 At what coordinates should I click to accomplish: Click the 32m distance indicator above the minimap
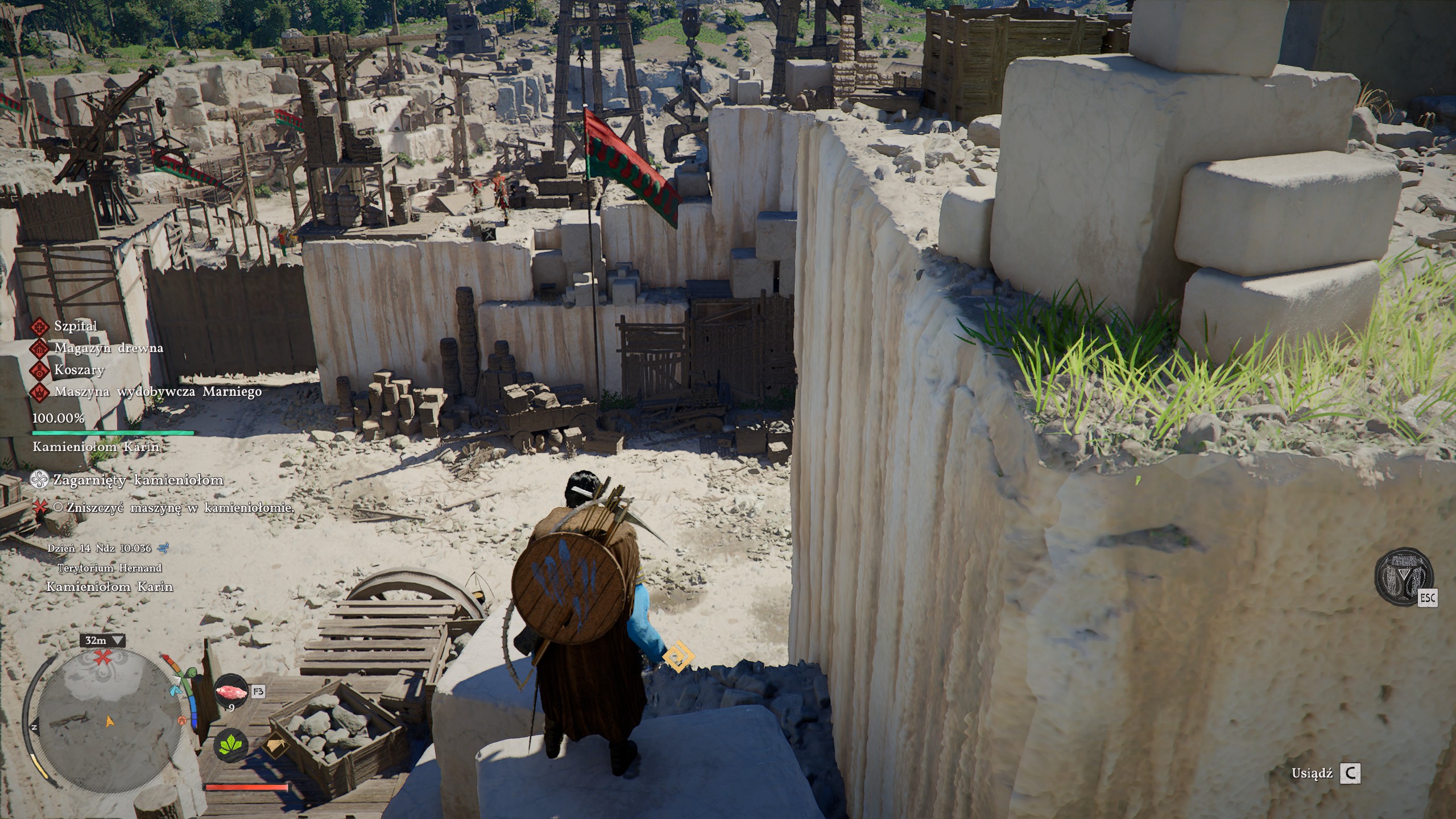(x=103, y=640)
